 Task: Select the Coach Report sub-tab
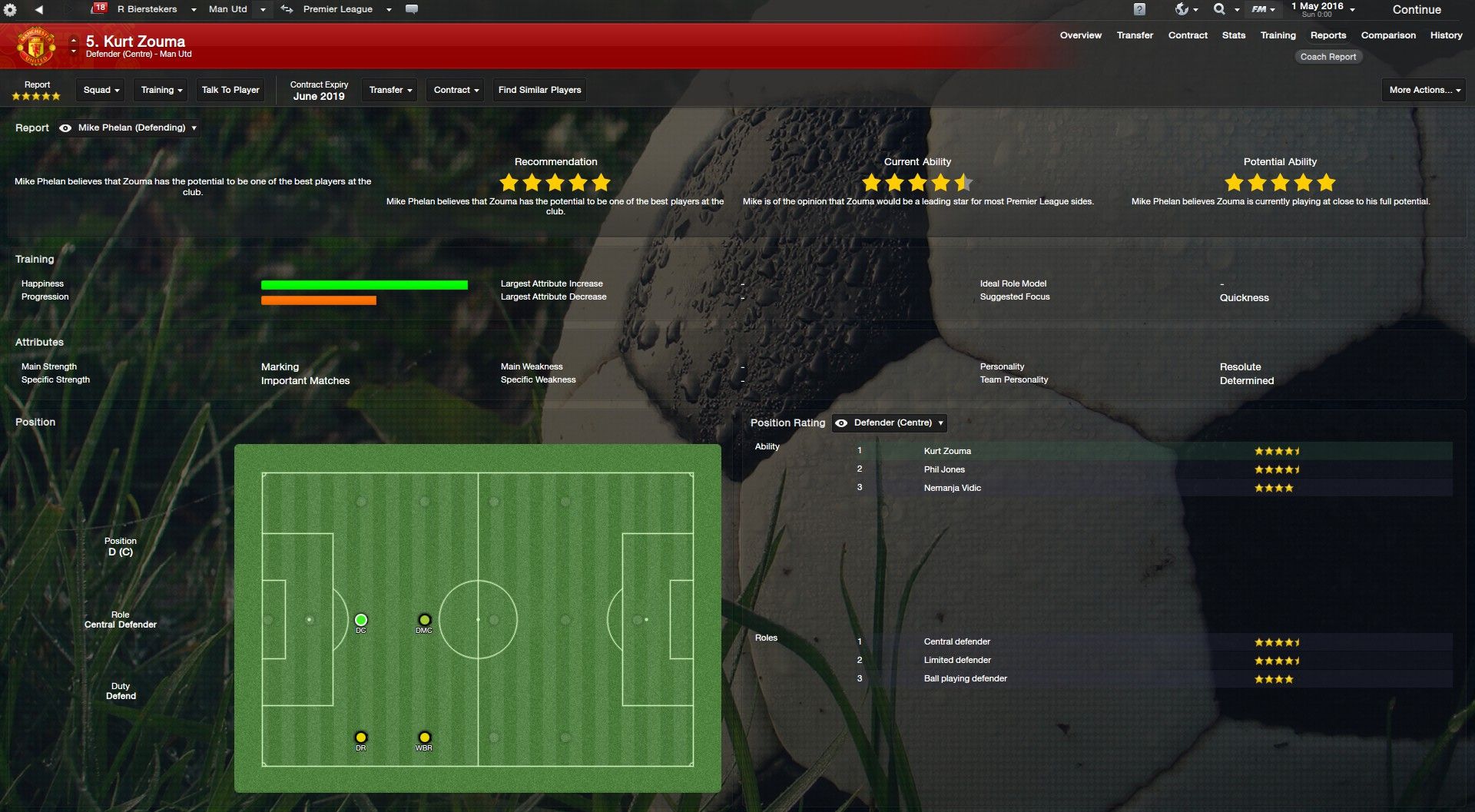(x=1327, y=57)
